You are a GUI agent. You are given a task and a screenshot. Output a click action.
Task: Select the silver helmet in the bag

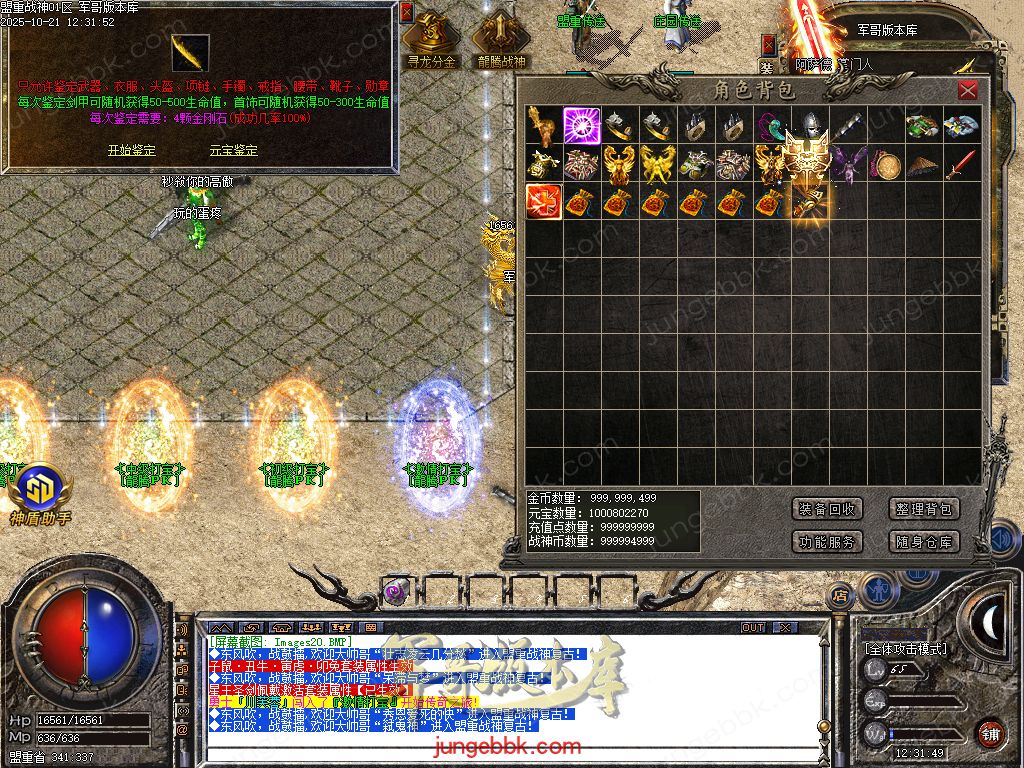tap(809, 126)
